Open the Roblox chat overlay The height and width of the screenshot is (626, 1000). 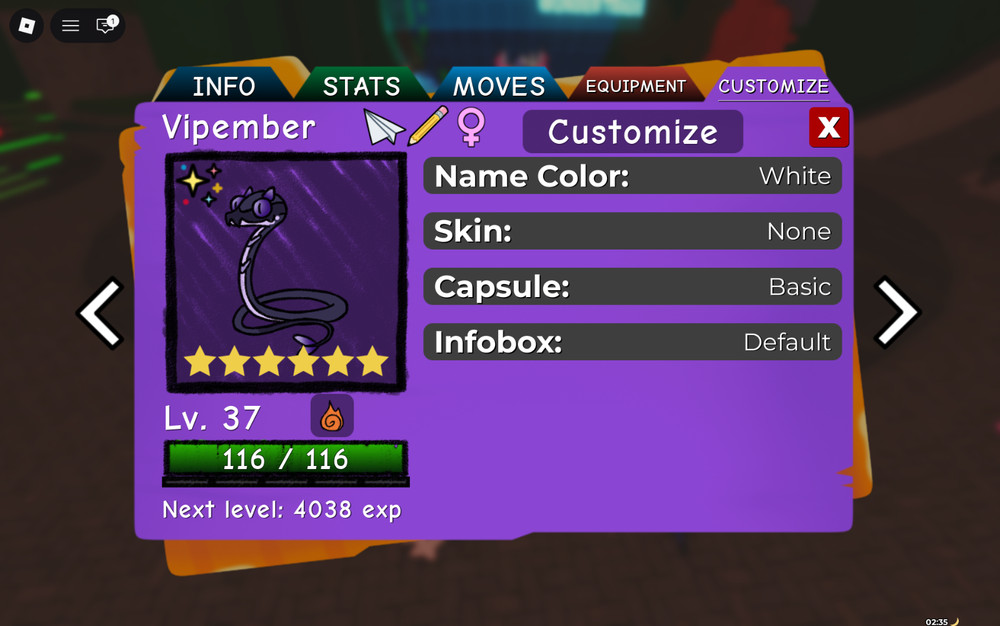click(105, 26)
